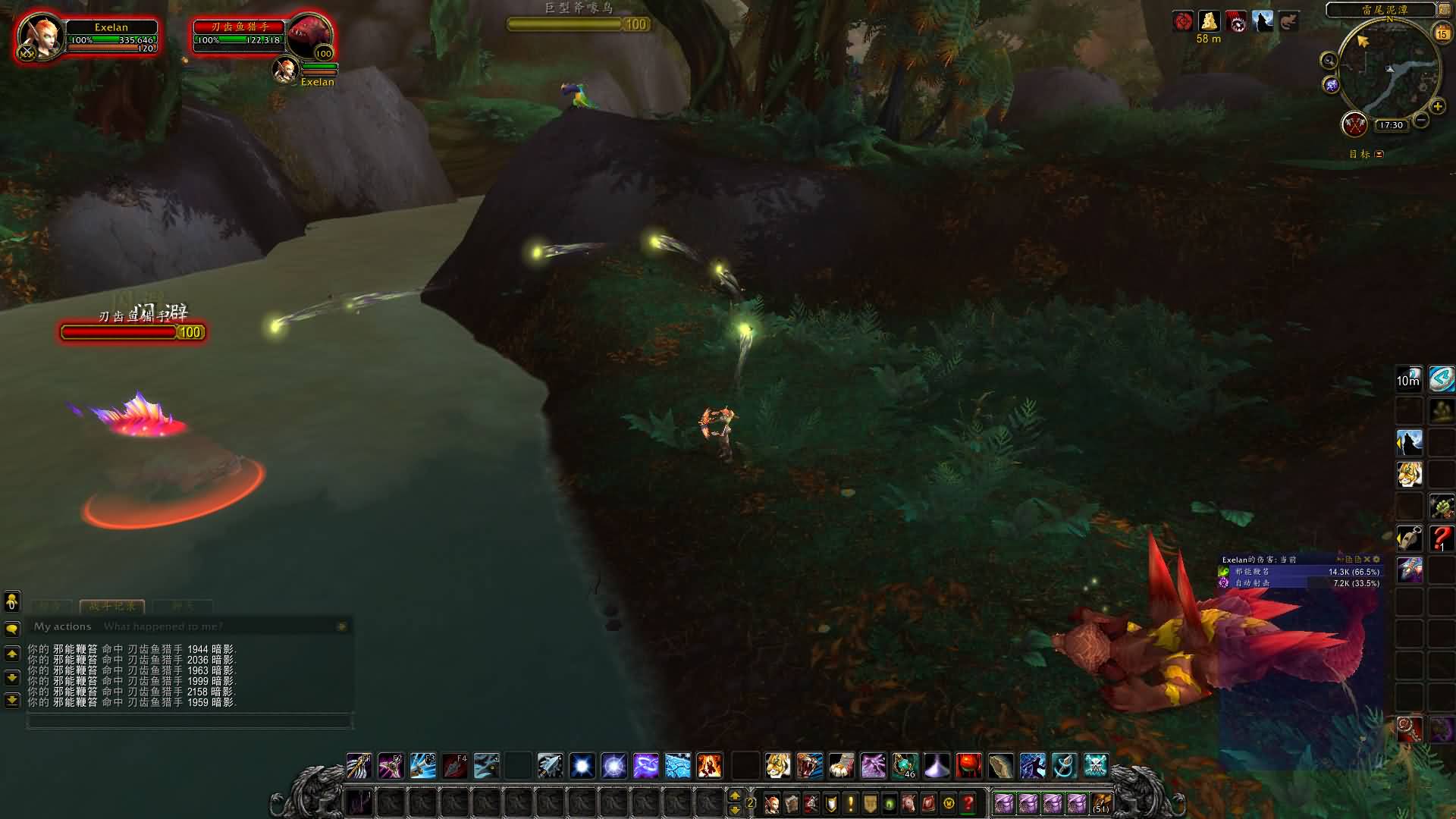Open the backpack showing 51 free slots

(1101, 803)
